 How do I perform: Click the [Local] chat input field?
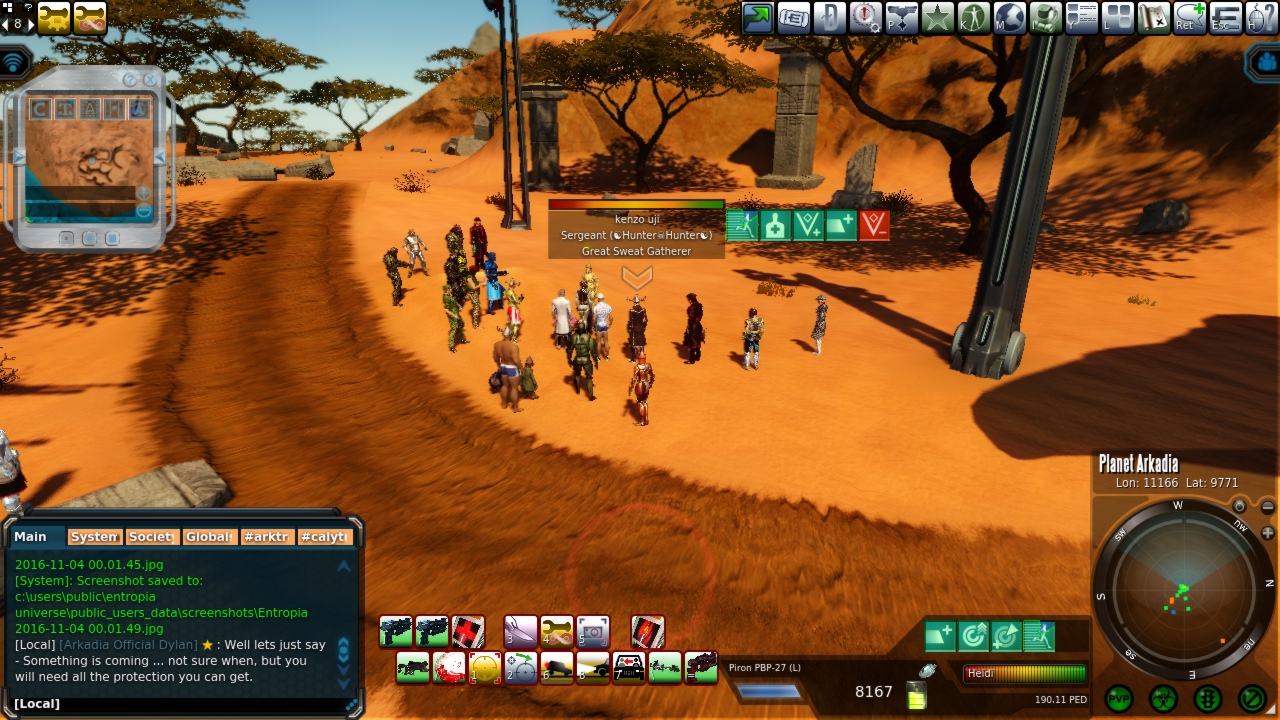tap(180, 704)
